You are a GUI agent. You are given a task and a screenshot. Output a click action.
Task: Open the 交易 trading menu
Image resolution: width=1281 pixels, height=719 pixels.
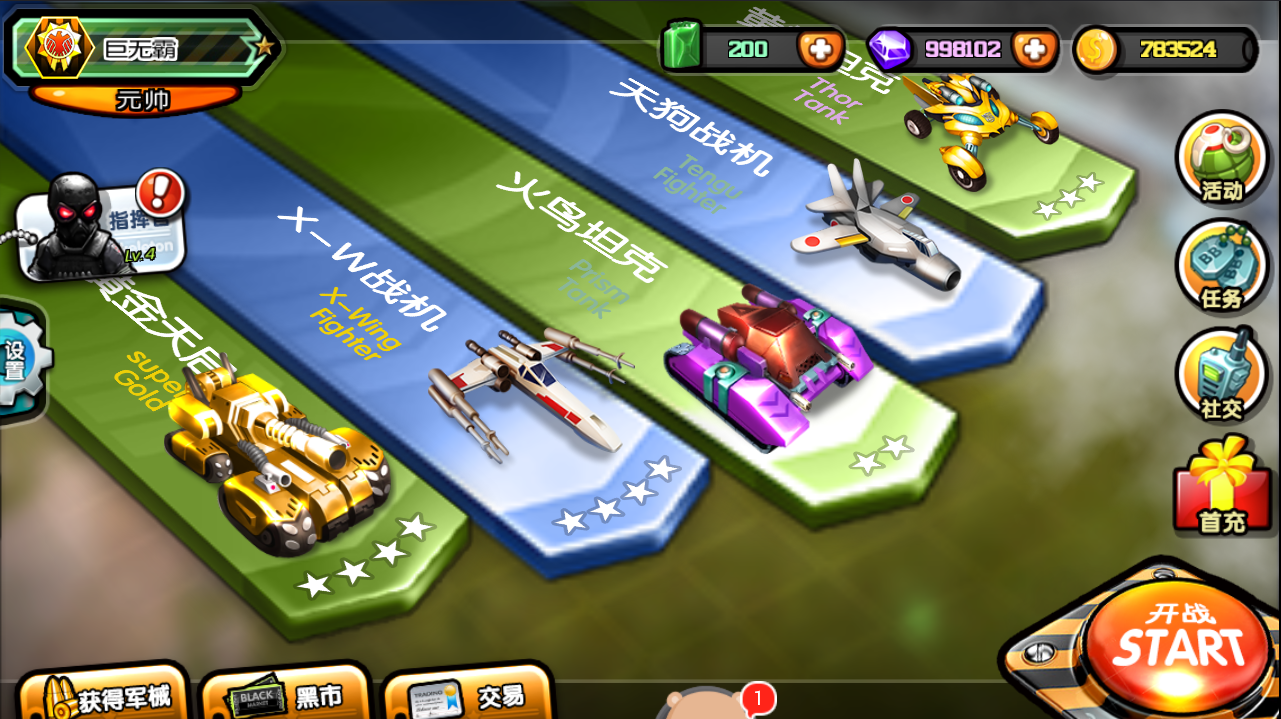tap(468, 696)
